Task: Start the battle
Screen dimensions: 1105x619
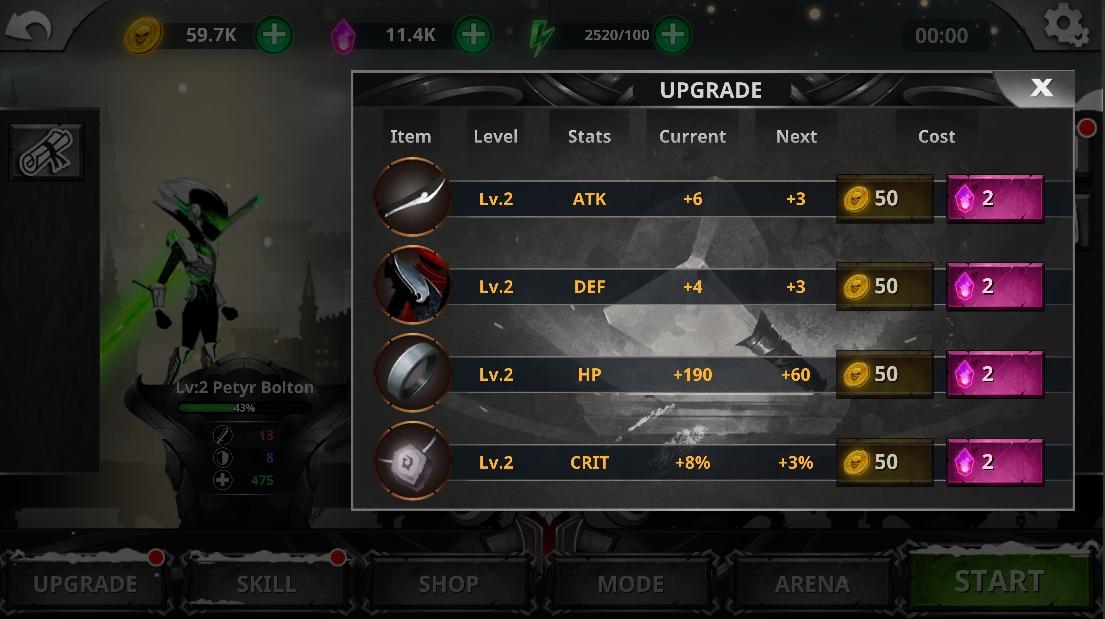Action: [998, 581]
